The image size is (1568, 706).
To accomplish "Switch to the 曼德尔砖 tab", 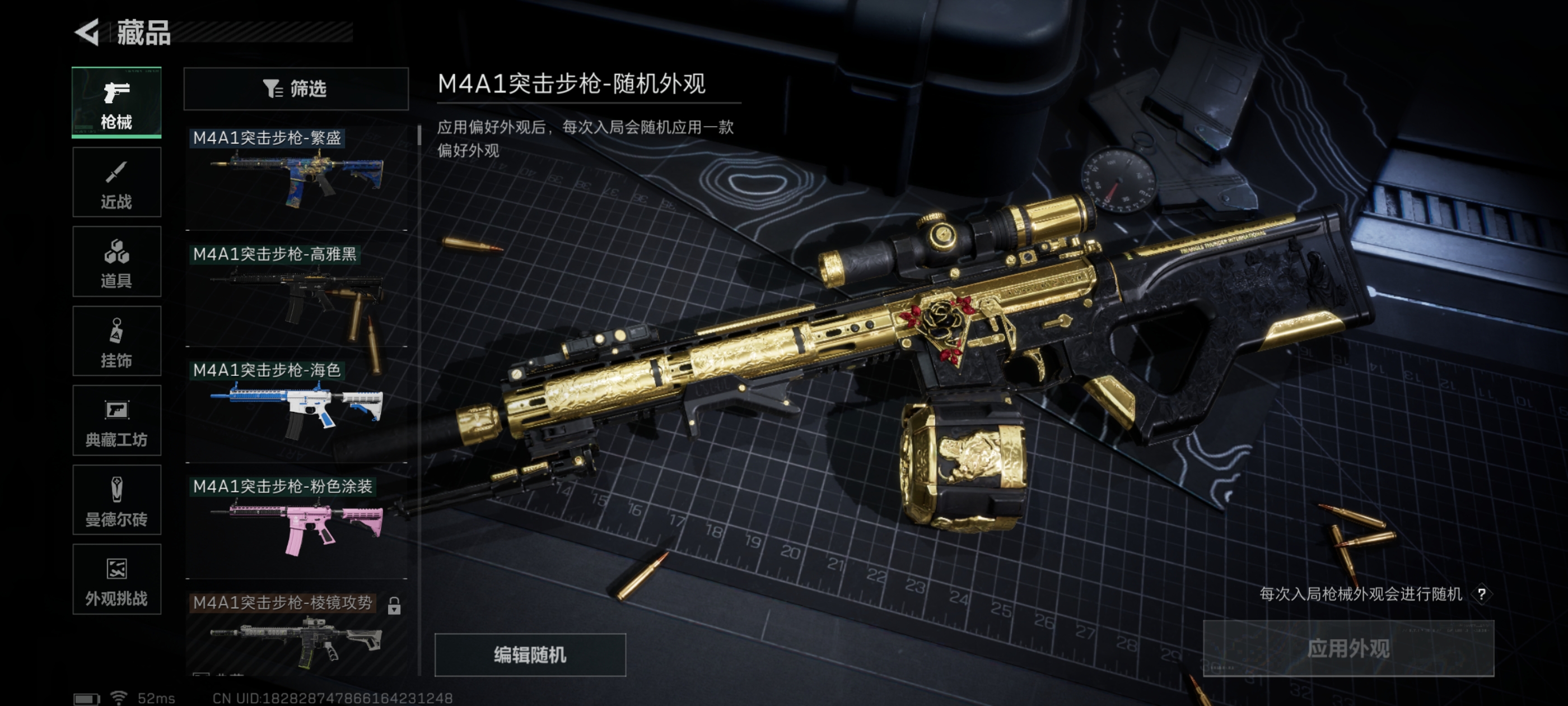I will point(116,500).
